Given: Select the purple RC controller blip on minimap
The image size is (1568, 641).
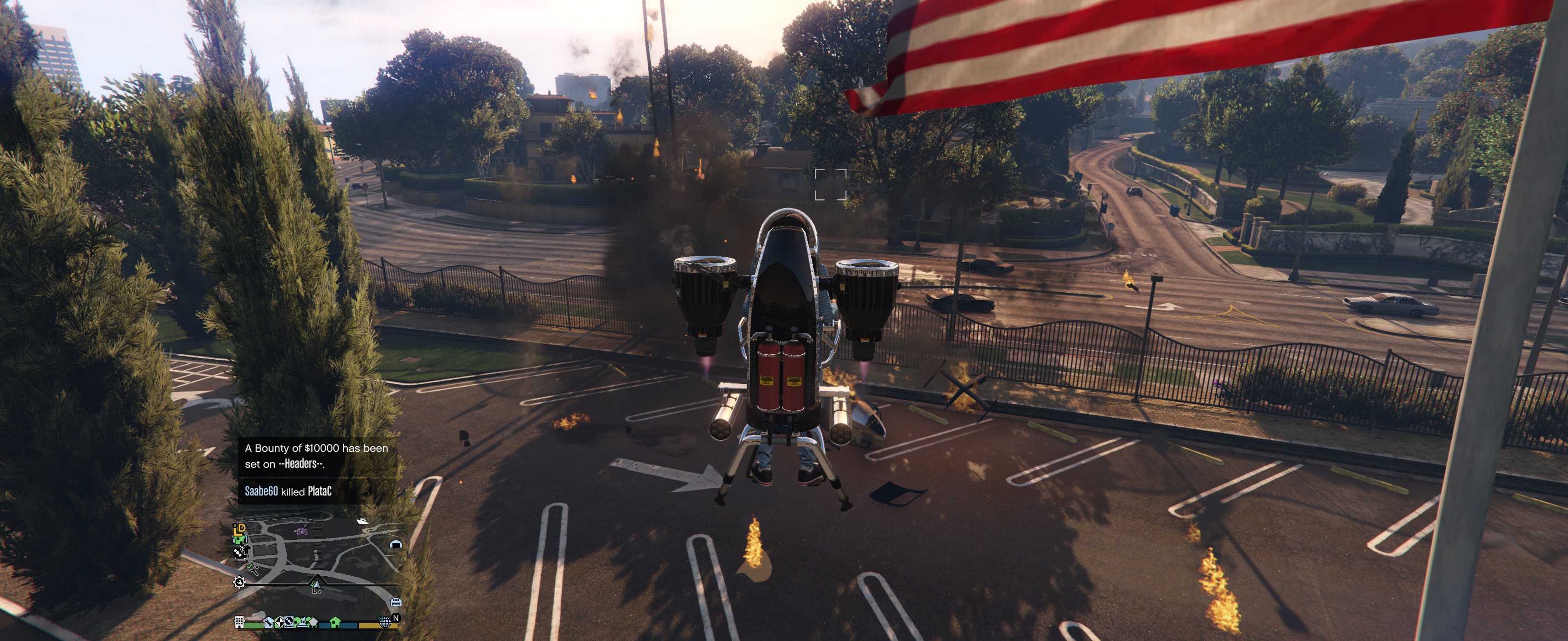Looking at the screenshot, I should pos(302,532).
